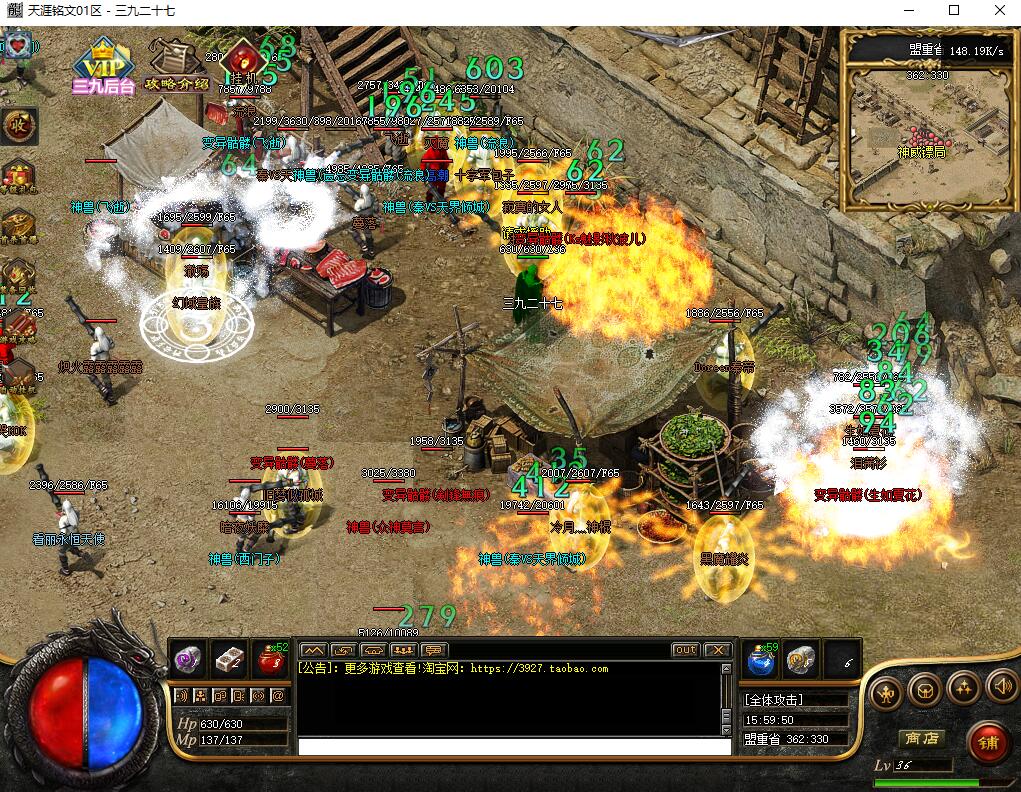Click into the white chat input field
This screenshot has width=1021, height=792.
[515, 746]
